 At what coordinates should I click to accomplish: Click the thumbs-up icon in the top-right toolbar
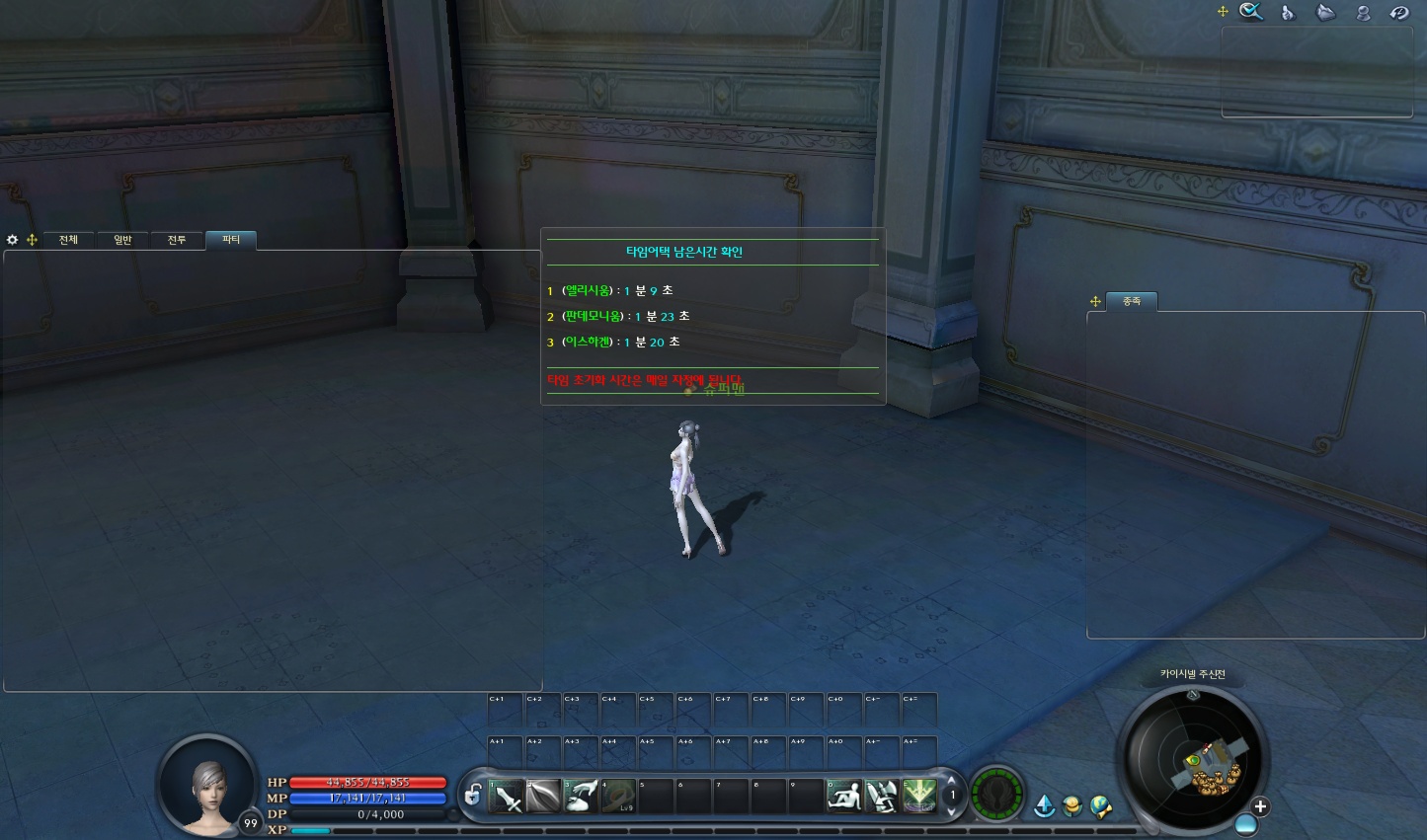(x=1288, y=13)
